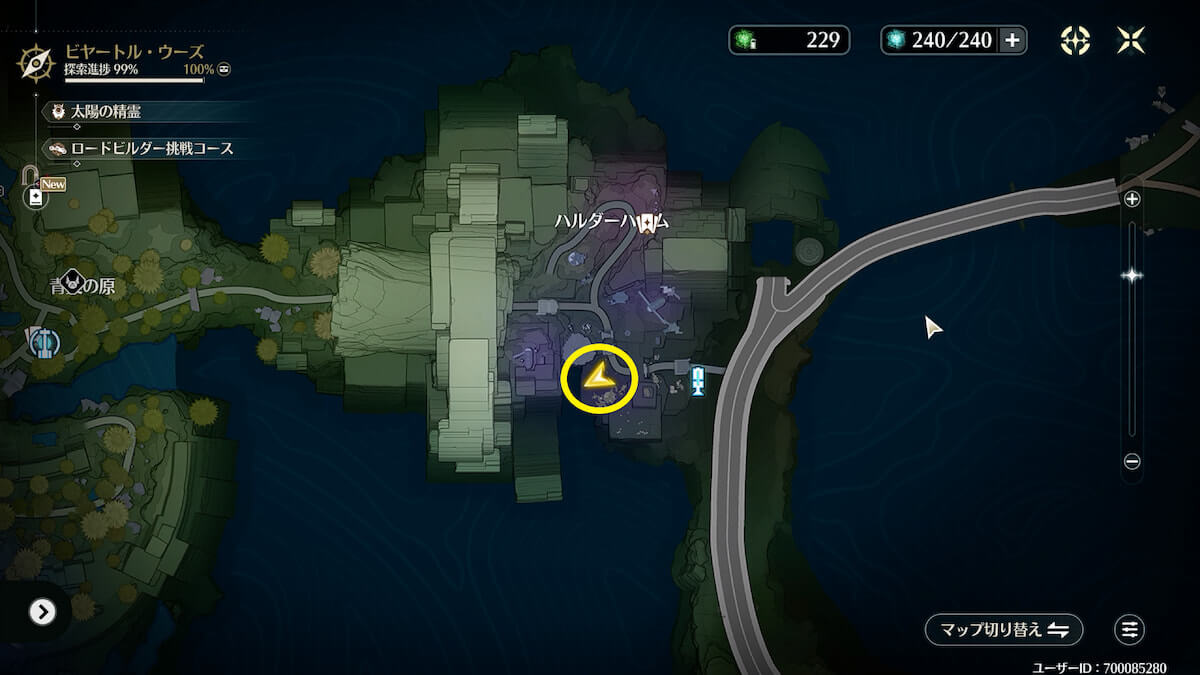Select the blue teleport marker near the road

coord(698,380)
